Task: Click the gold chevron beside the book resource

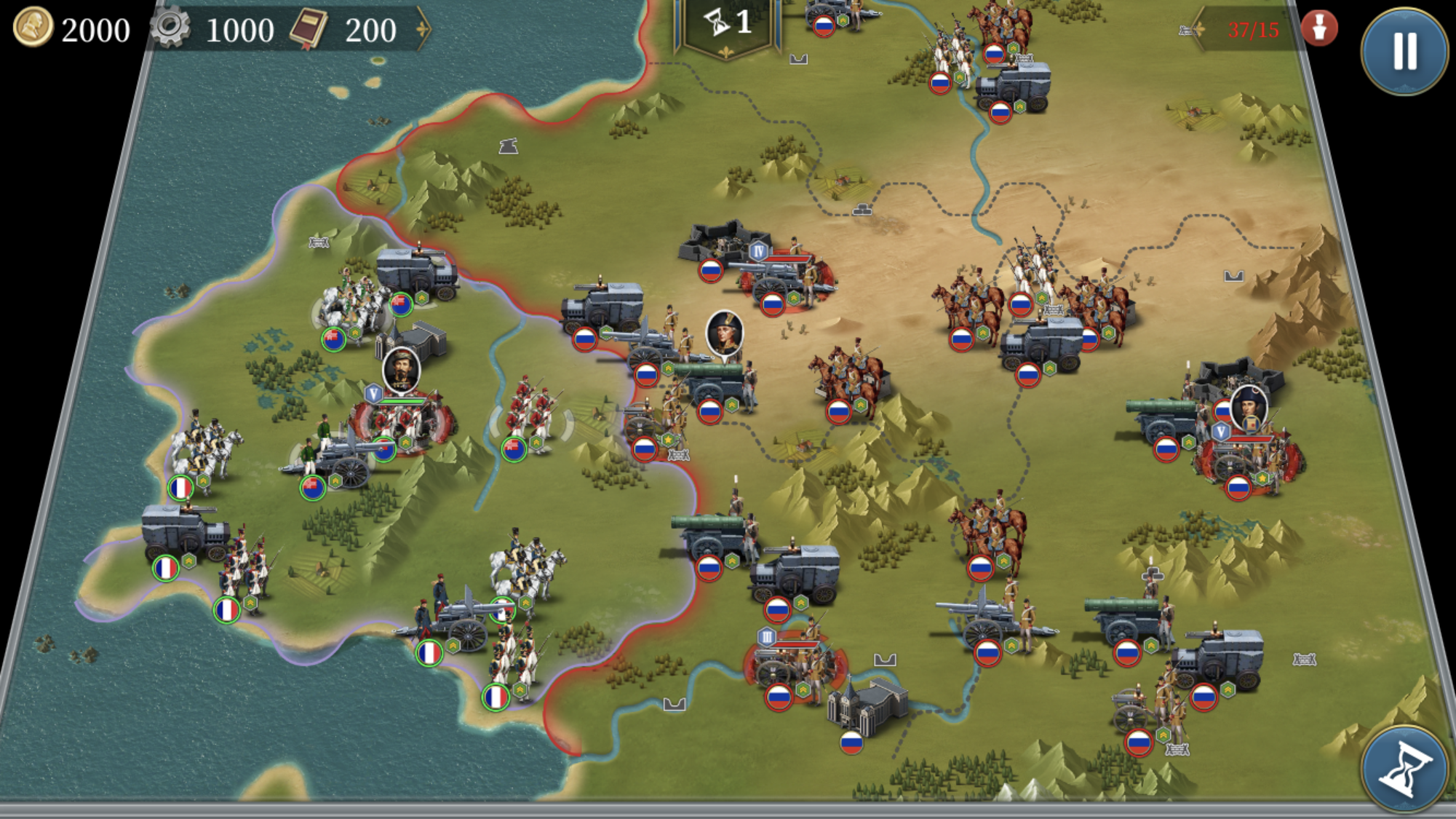Action: pyautogui.click(x=422, y=31)
